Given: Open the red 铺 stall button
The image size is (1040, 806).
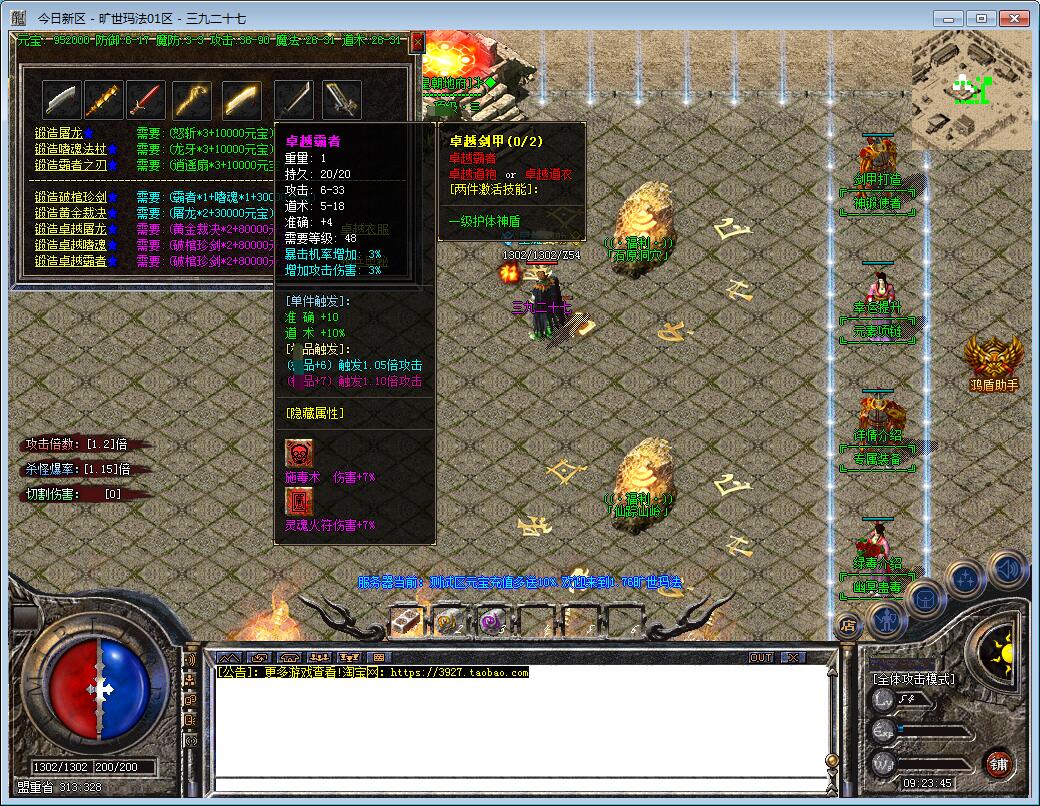Looking at the screenshot, I should tap(997, 764).
